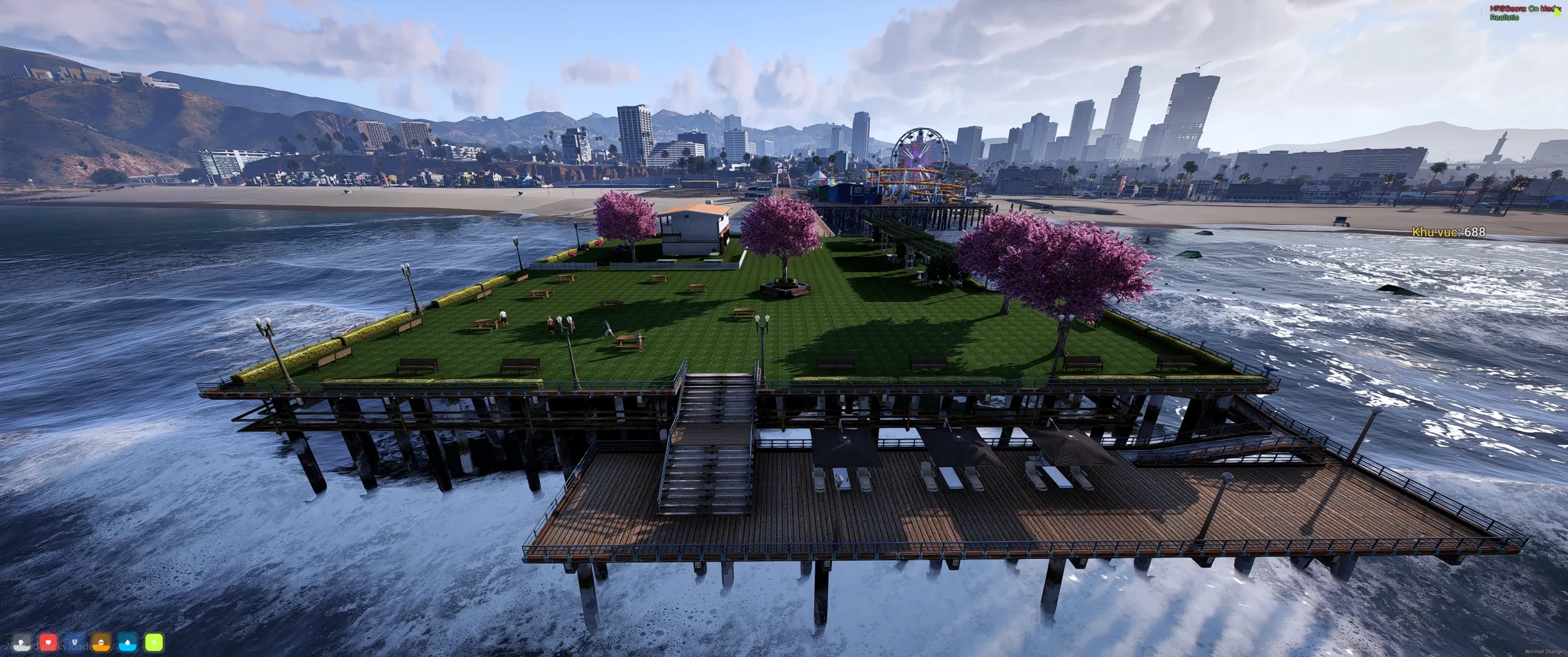
Task: Click the green stamina runner icon
Action: pos(154,643)
